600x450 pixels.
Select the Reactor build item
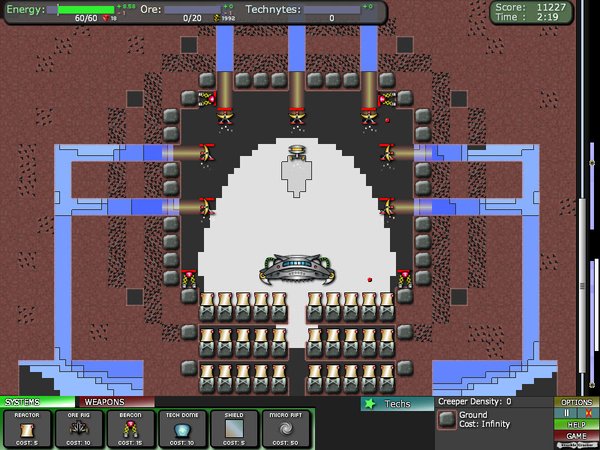(27, 428)
